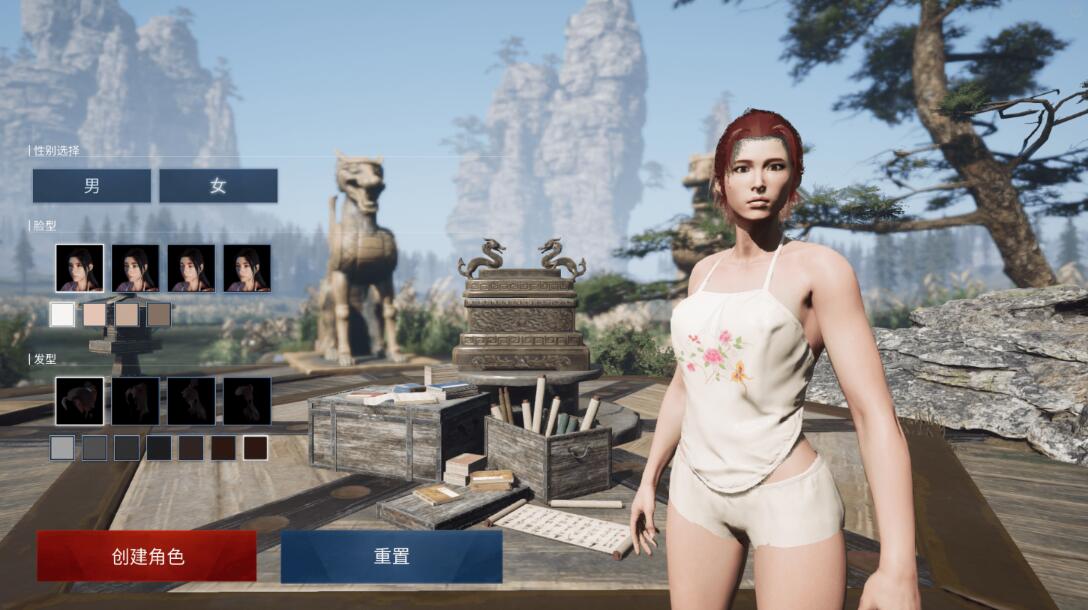Viewport: 1088px width, 610px height.
Task: Choose the white-outlined dark brown hair swatch
Action: (x=255, y=448)
